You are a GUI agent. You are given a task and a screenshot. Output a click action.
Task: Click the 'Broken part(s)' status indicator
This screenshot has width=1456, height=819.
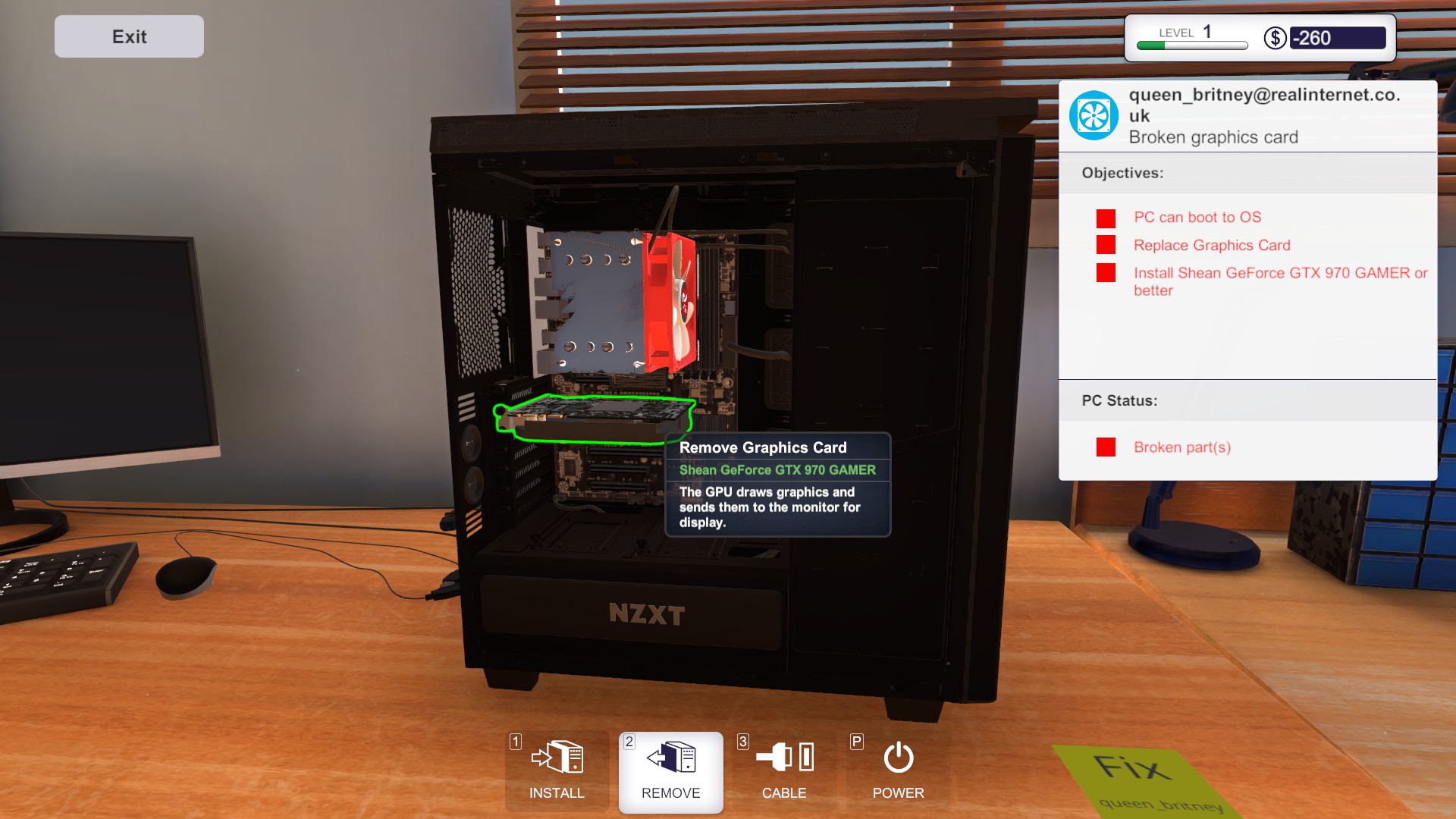tap(1106, 447)
